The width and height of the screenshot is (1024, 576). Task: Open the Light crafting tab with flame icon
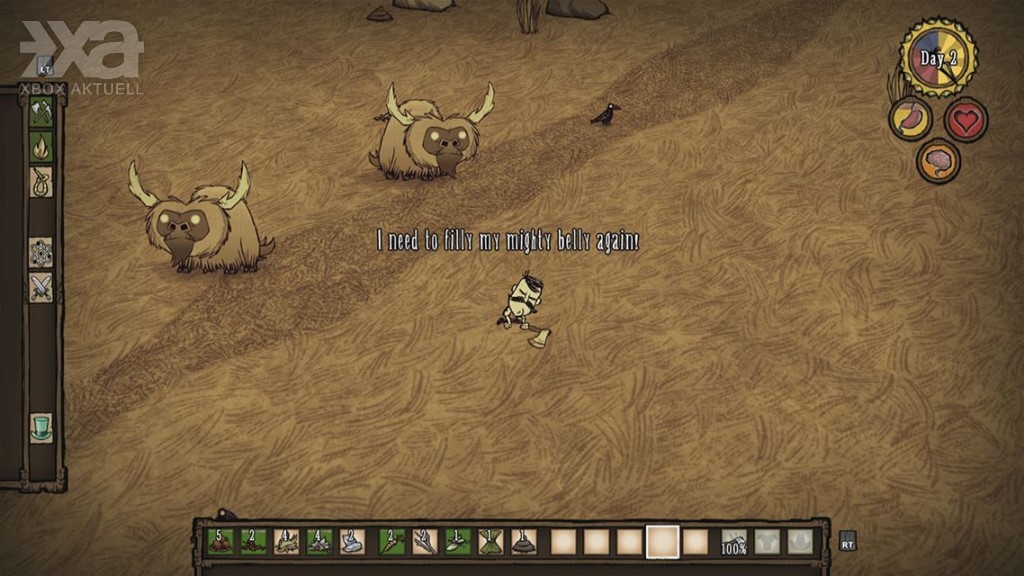(x=41, y=147)
